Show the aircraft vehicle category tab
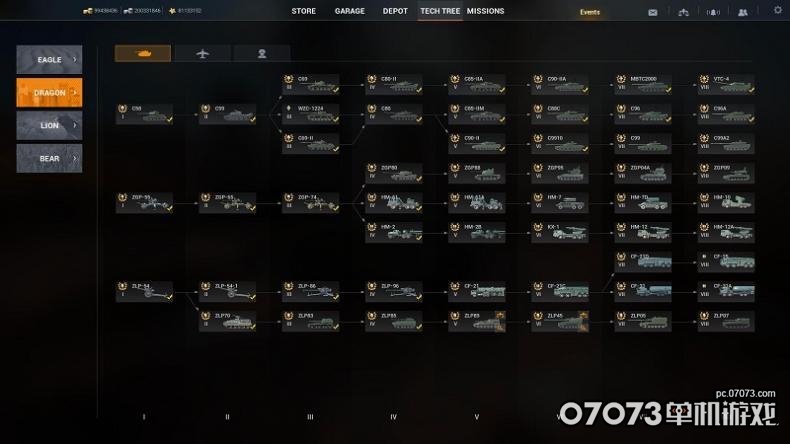Viewport: 790px width, 444px height. coord(202,53)
